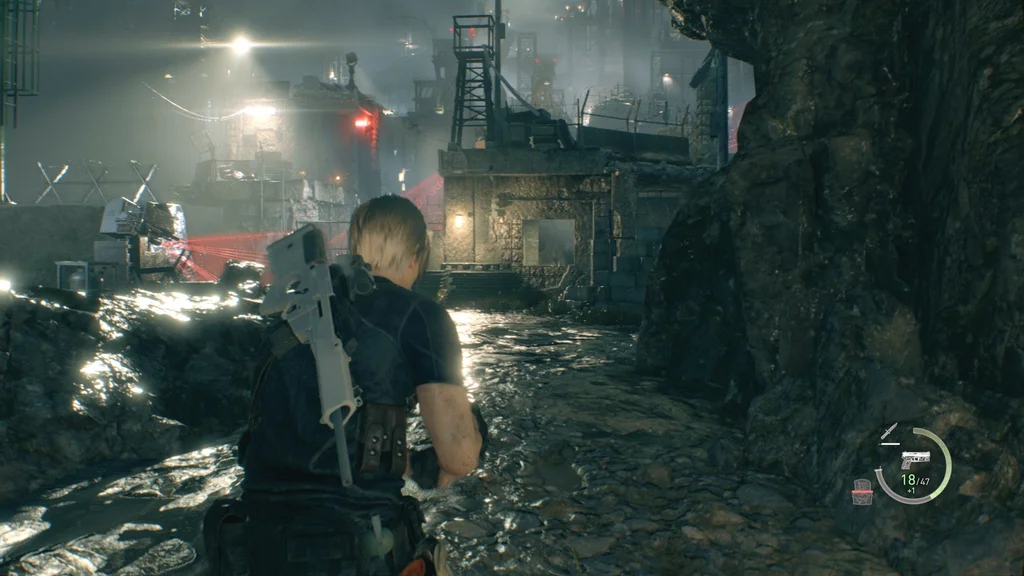Select the body armor vest icon
Screen dimensions: 1024x576
[861, 491]
